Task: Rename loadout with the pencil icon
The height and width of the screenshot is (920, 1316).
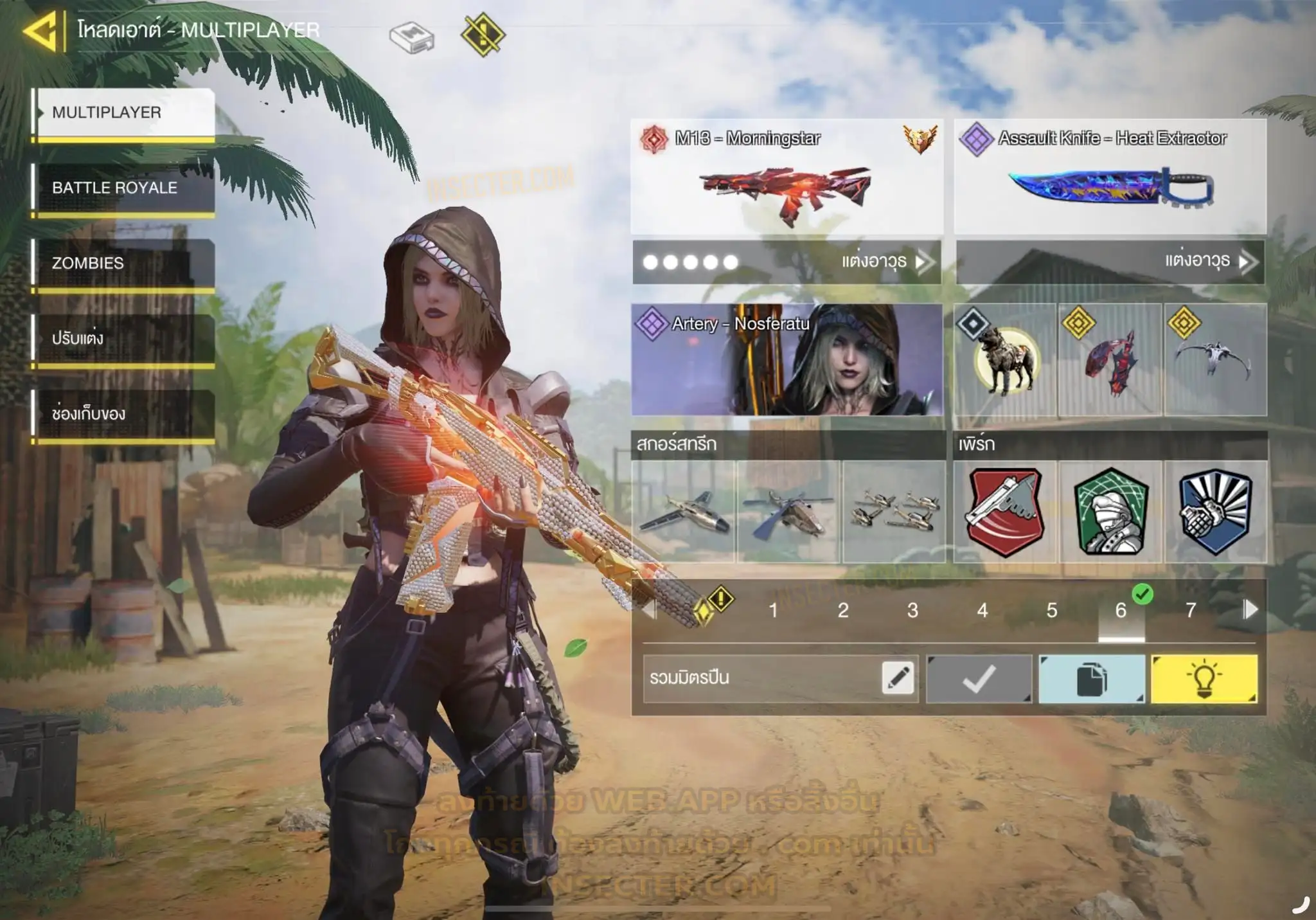Action: coord(898,678)
